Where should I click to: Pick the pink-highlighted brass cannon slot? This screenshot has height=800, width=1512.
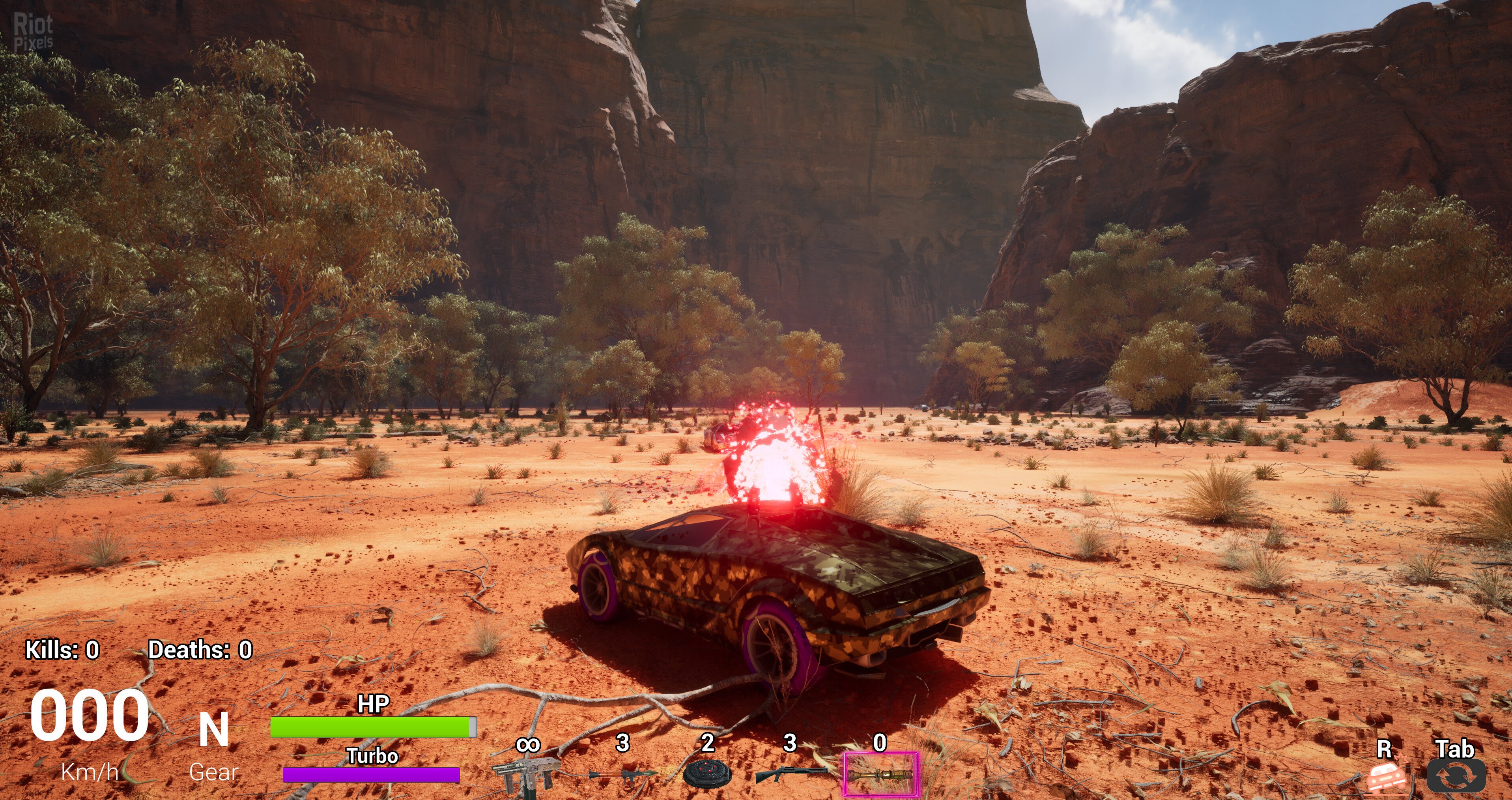point(881,774)
